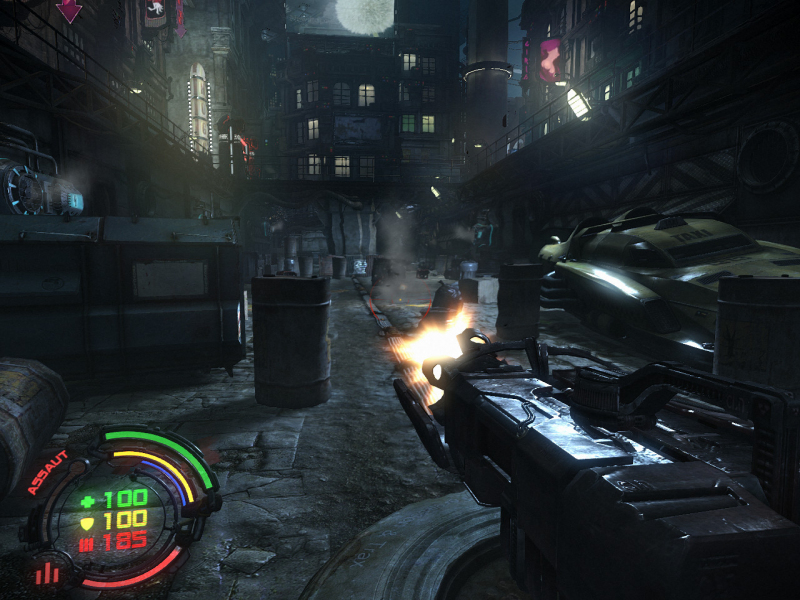
Task: Select the ASSAULT weapon mode label
Action: tap(47, 472)
